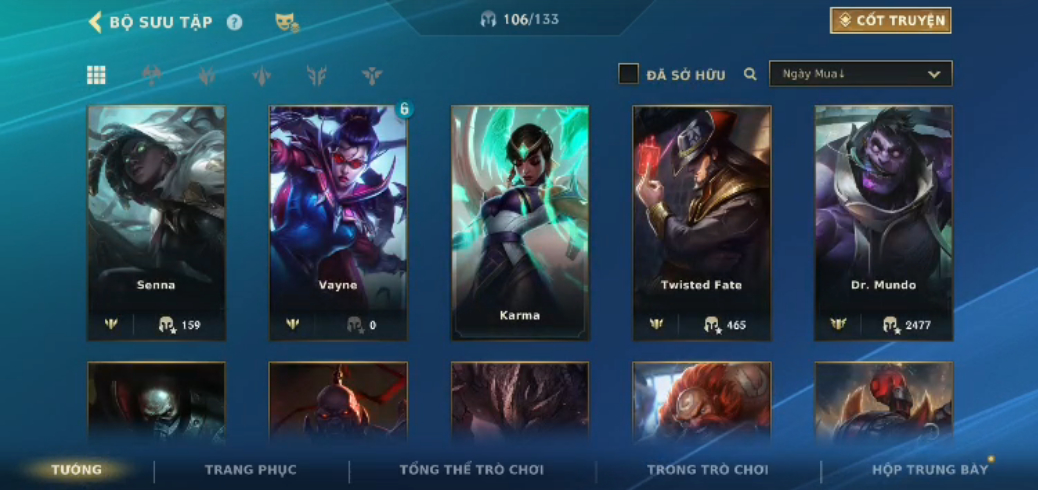Select the Senna champion card
Viewport: 1038px width, 490px height.
click(156, 222)
